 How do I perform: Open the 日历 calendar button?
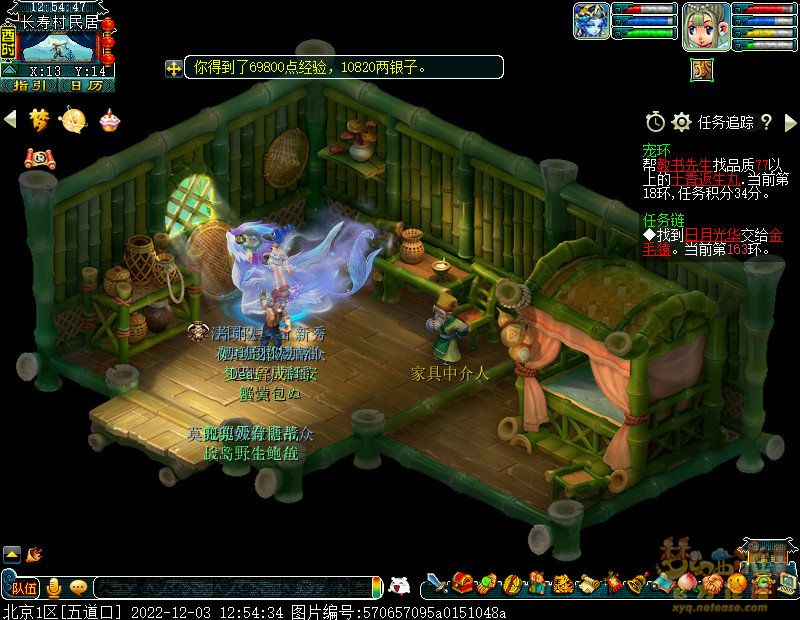pos(86,86)
